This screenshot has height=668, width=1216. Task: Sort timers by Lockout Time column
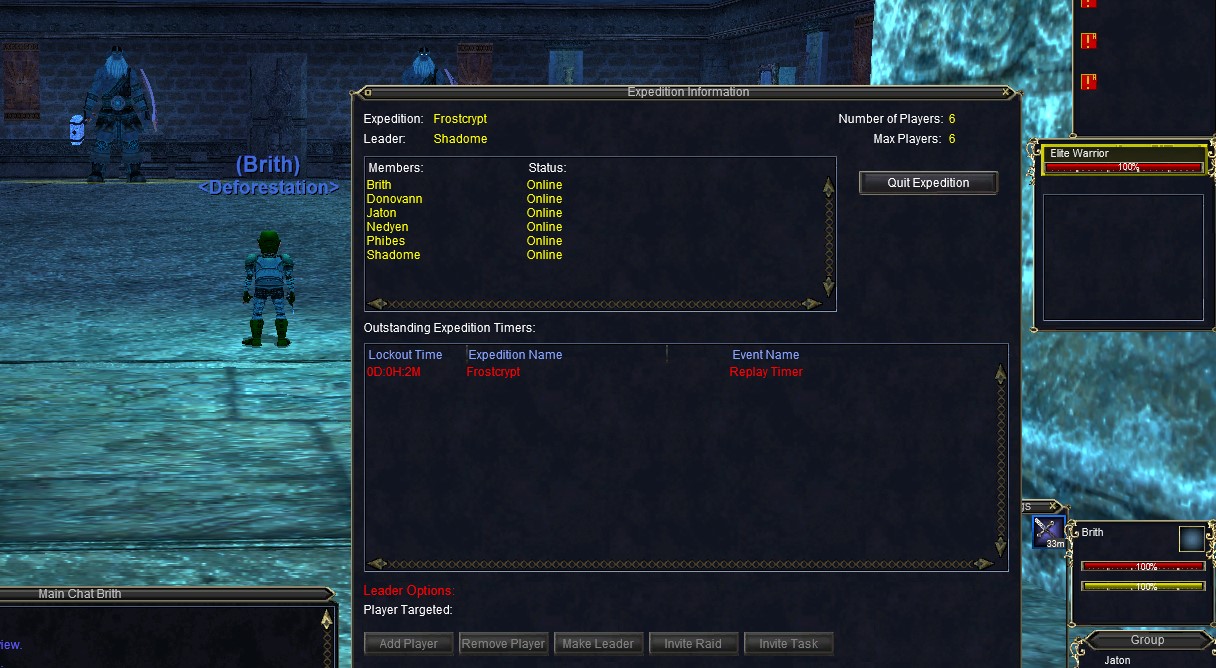405,355
